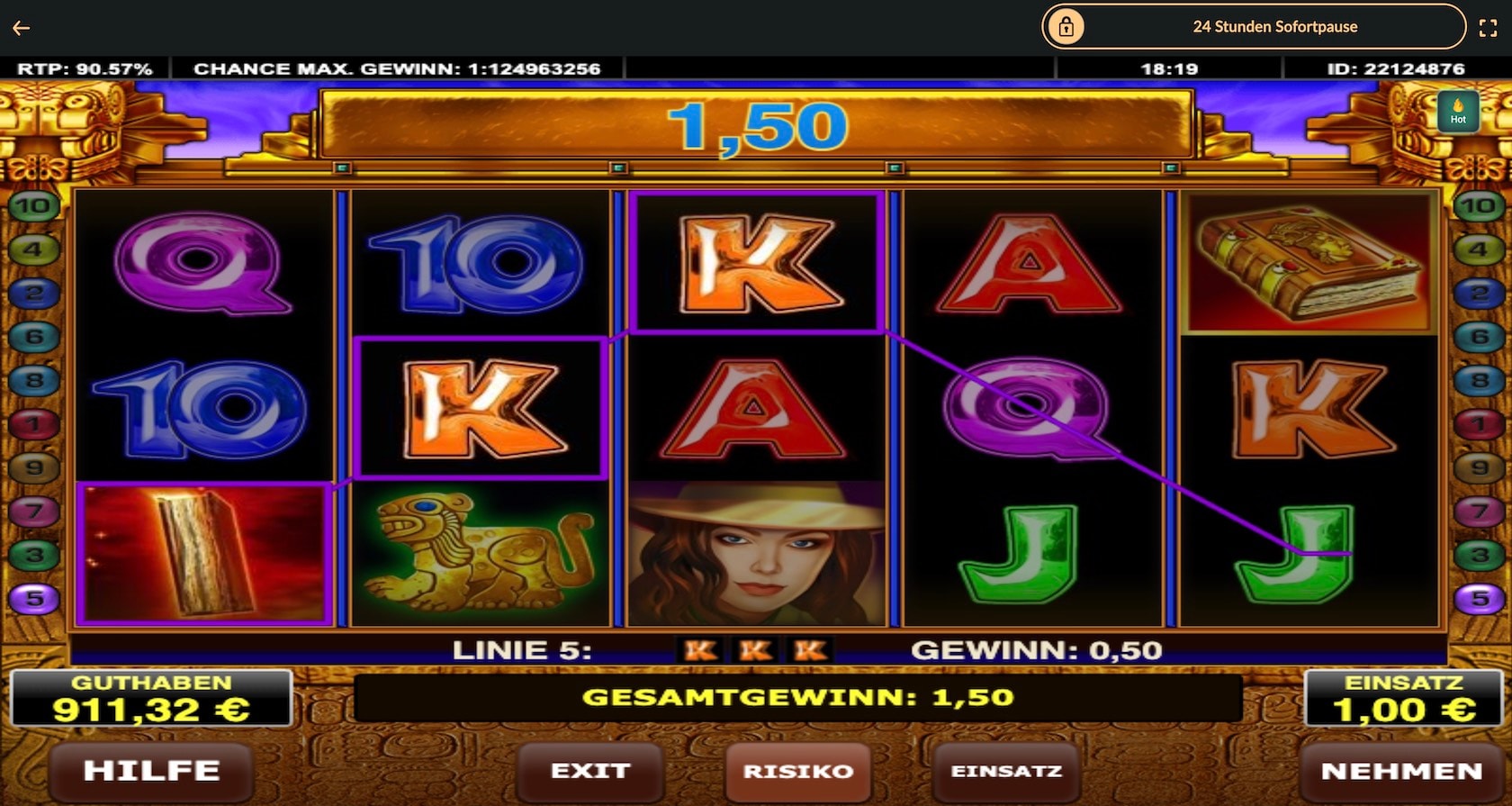
Task: Open the Hot flame badge
Action: [x=1458, y=112]
